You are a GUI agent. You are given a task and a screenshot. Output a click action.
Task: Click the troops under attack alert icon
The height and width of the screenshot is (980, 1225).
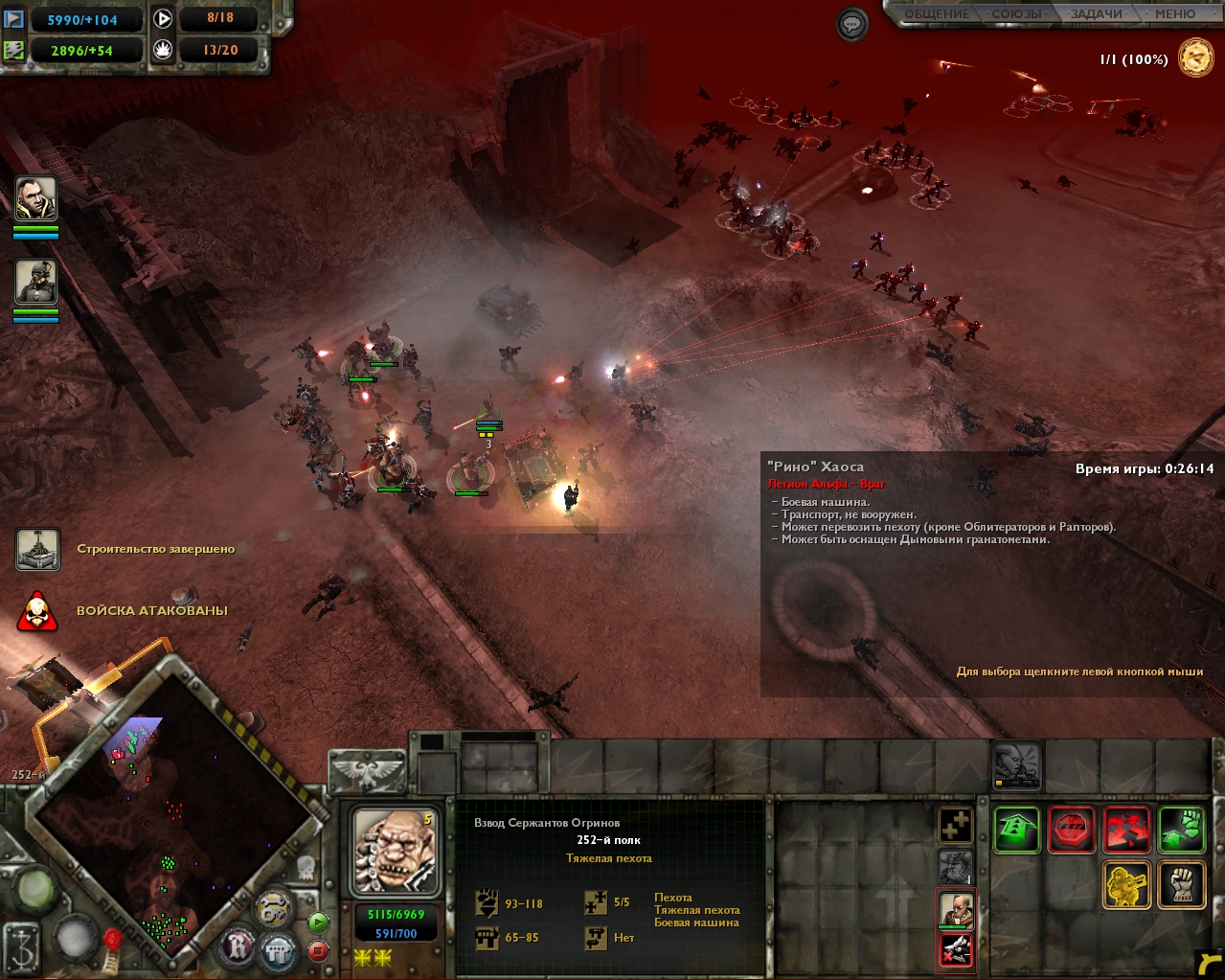[x=37, y=611]
